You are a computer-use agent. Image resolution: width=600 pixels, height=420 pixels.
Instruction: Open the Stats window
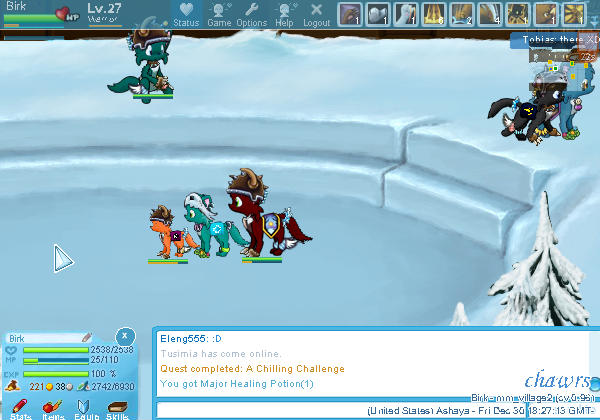20,408
